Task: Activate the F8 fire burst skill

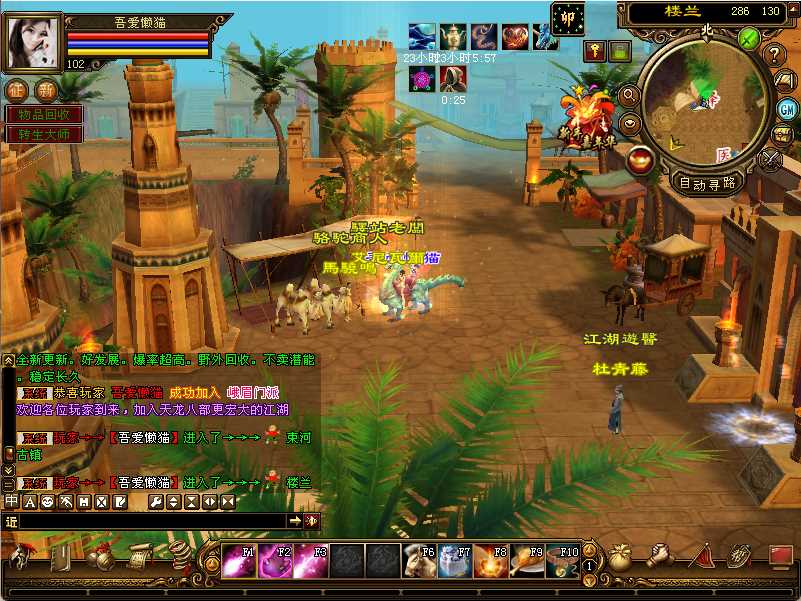Action: [490, 561]
